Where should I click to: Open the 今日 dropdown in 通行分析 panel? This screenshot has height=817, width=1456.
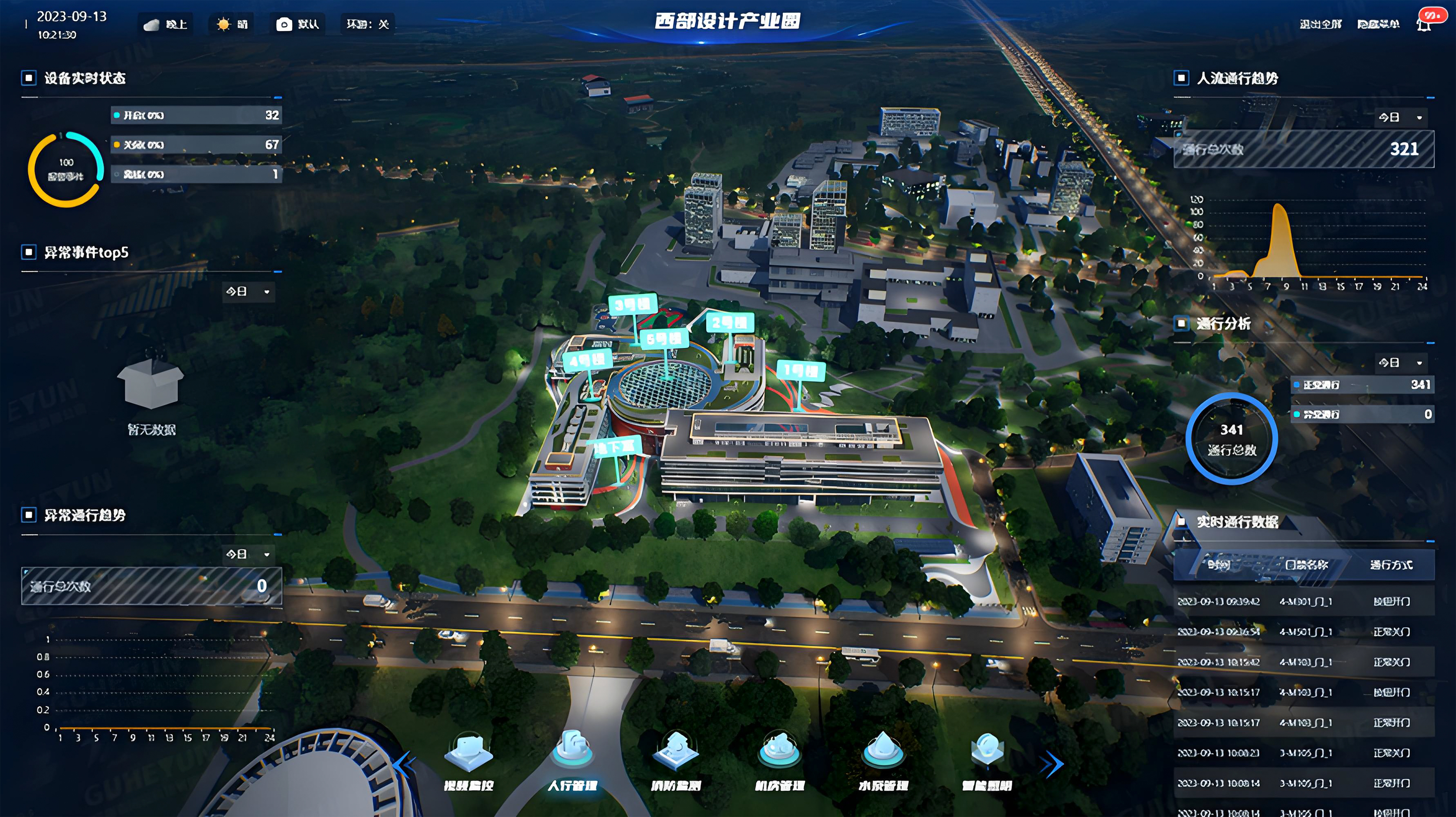pyautogui.click(x=1400, y=363)
